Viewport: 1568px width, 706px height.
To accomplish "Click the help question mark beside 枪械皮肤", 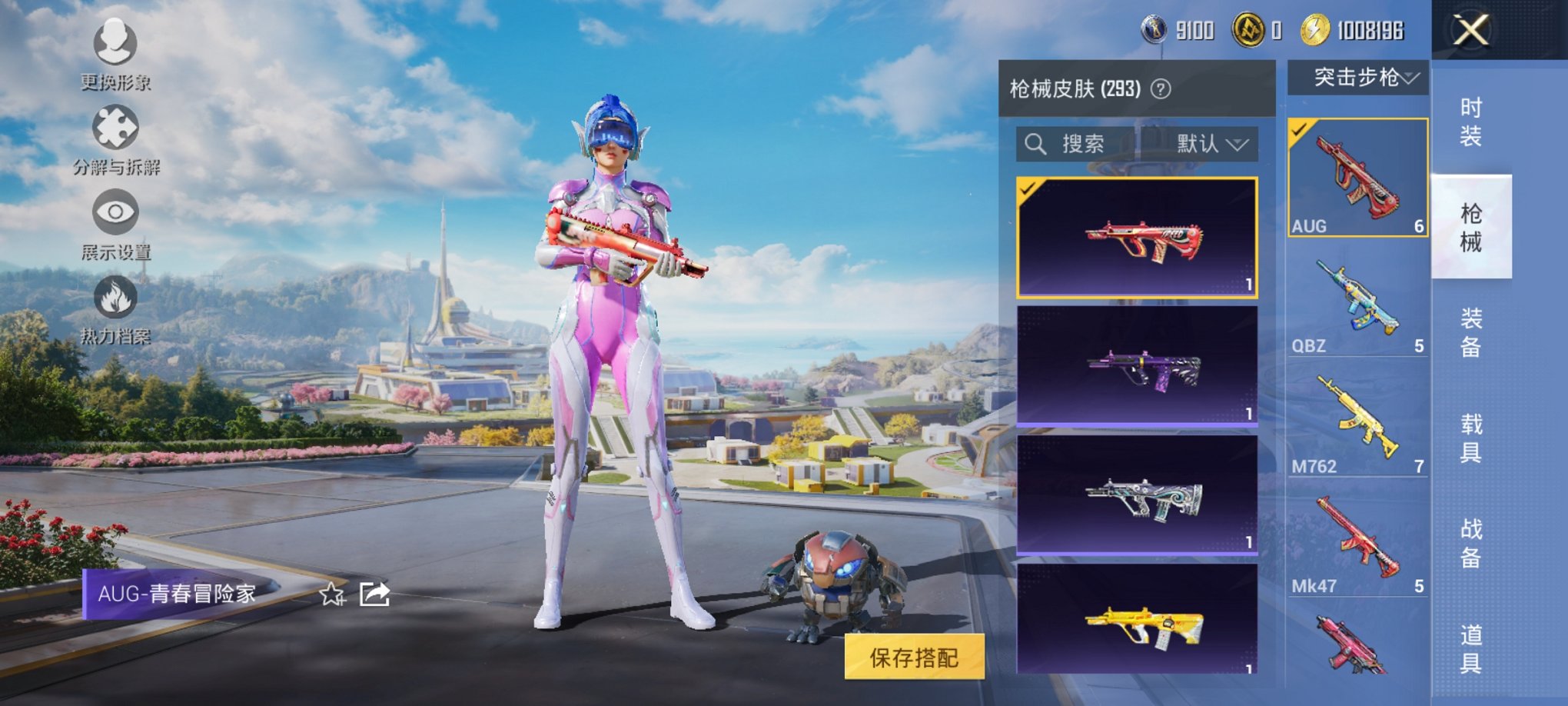I will [1161, 88].
